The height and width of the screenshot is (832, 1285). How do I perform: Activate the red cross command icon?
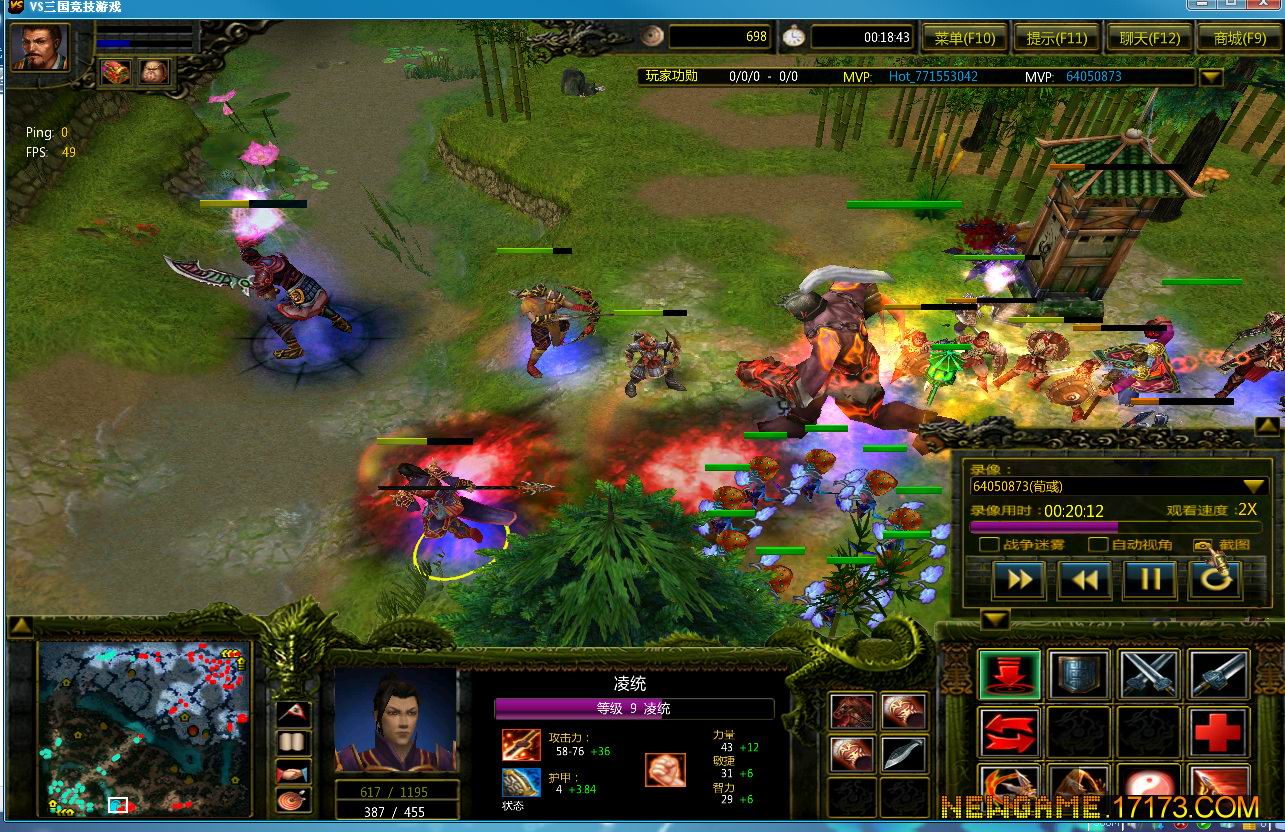(x=1219, y=733)
